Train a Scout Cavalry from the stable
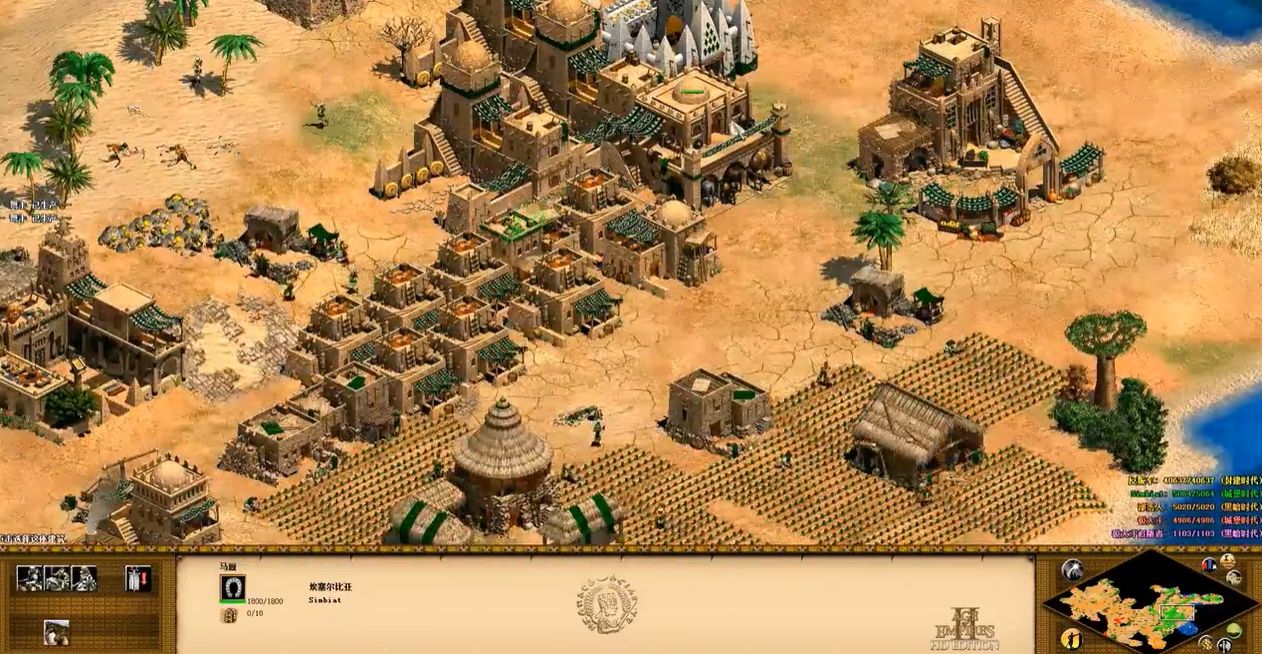 point(29,578)
